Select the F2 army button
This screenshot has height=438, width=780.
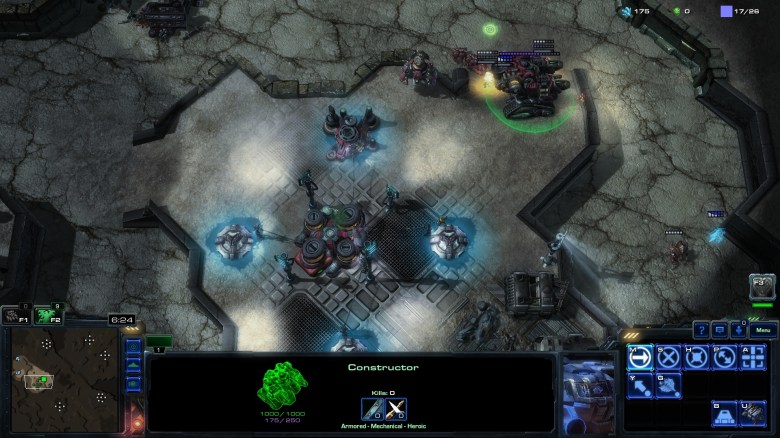(x=45, y=315)
